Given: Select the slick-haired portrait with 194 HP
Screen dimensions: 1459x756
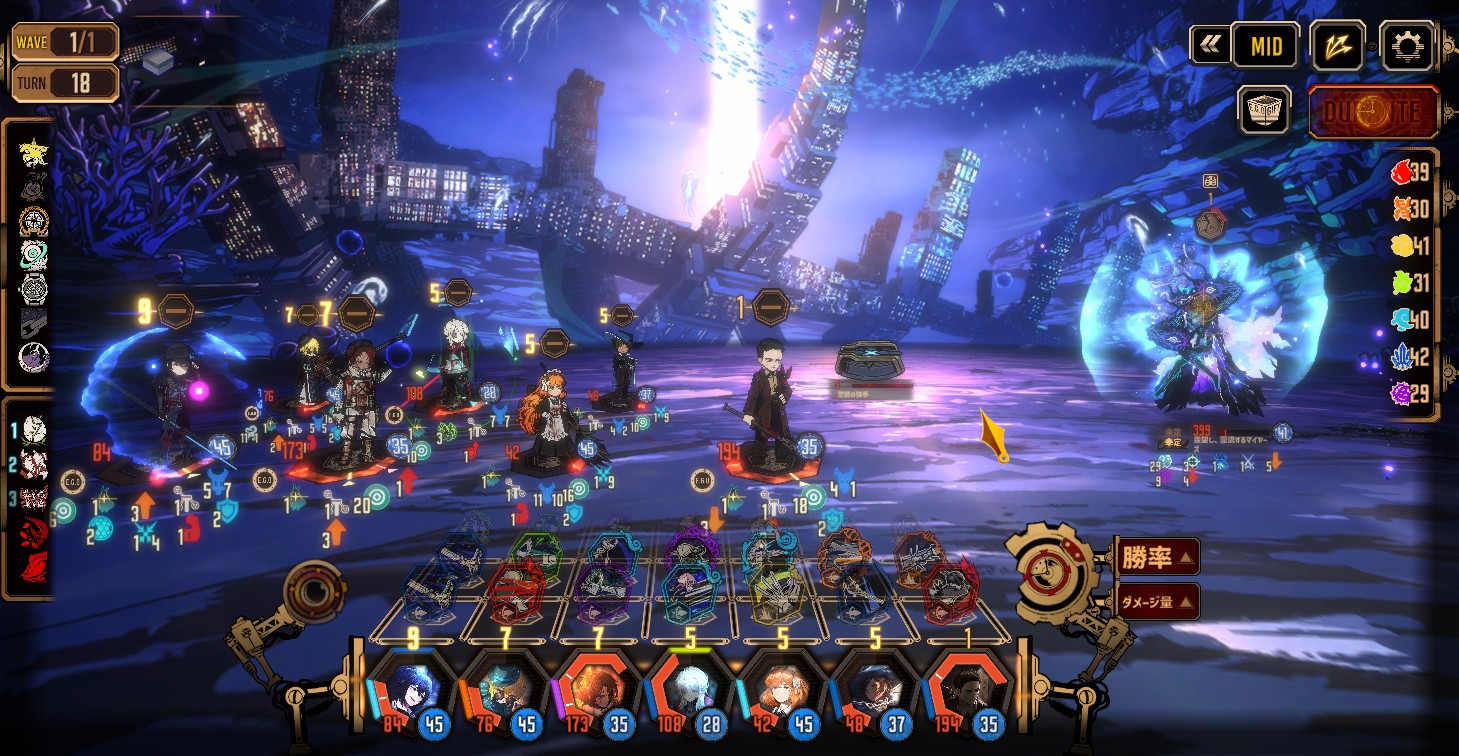Looking at the screenshot, I should pyautogui.click(x=964, y=690).
